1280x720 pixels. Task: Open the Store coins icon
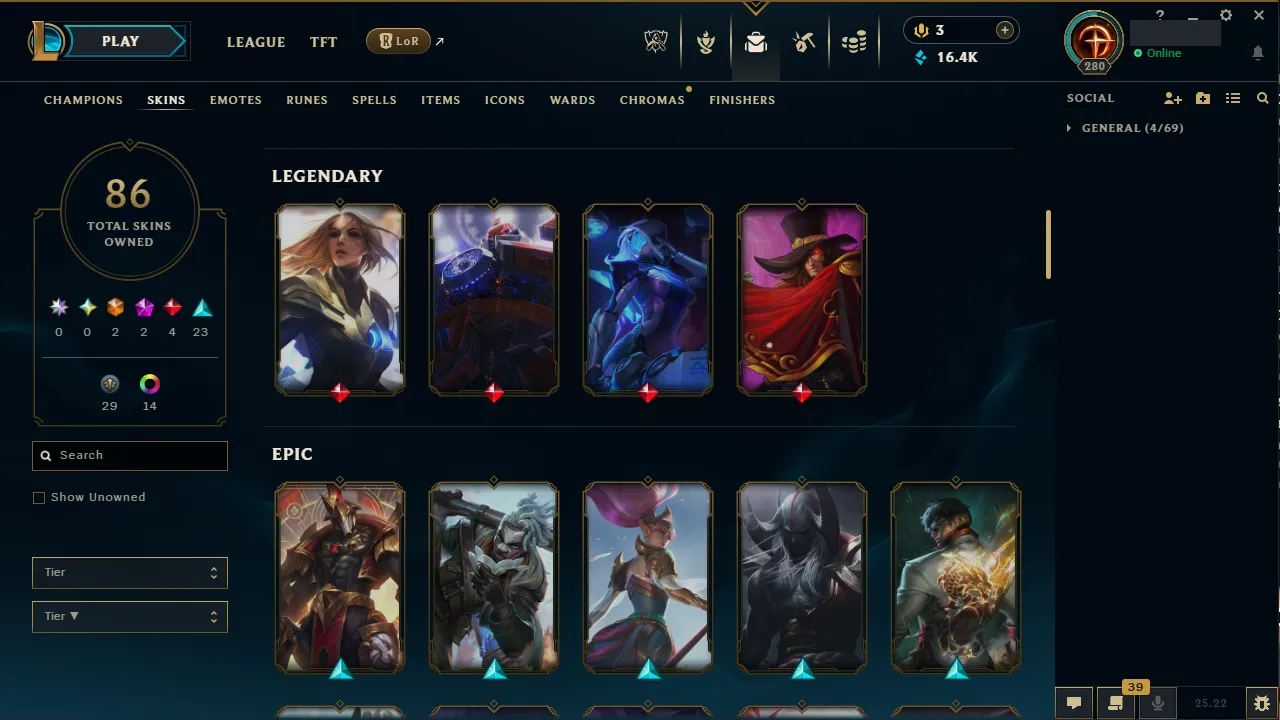click(855, 41)
